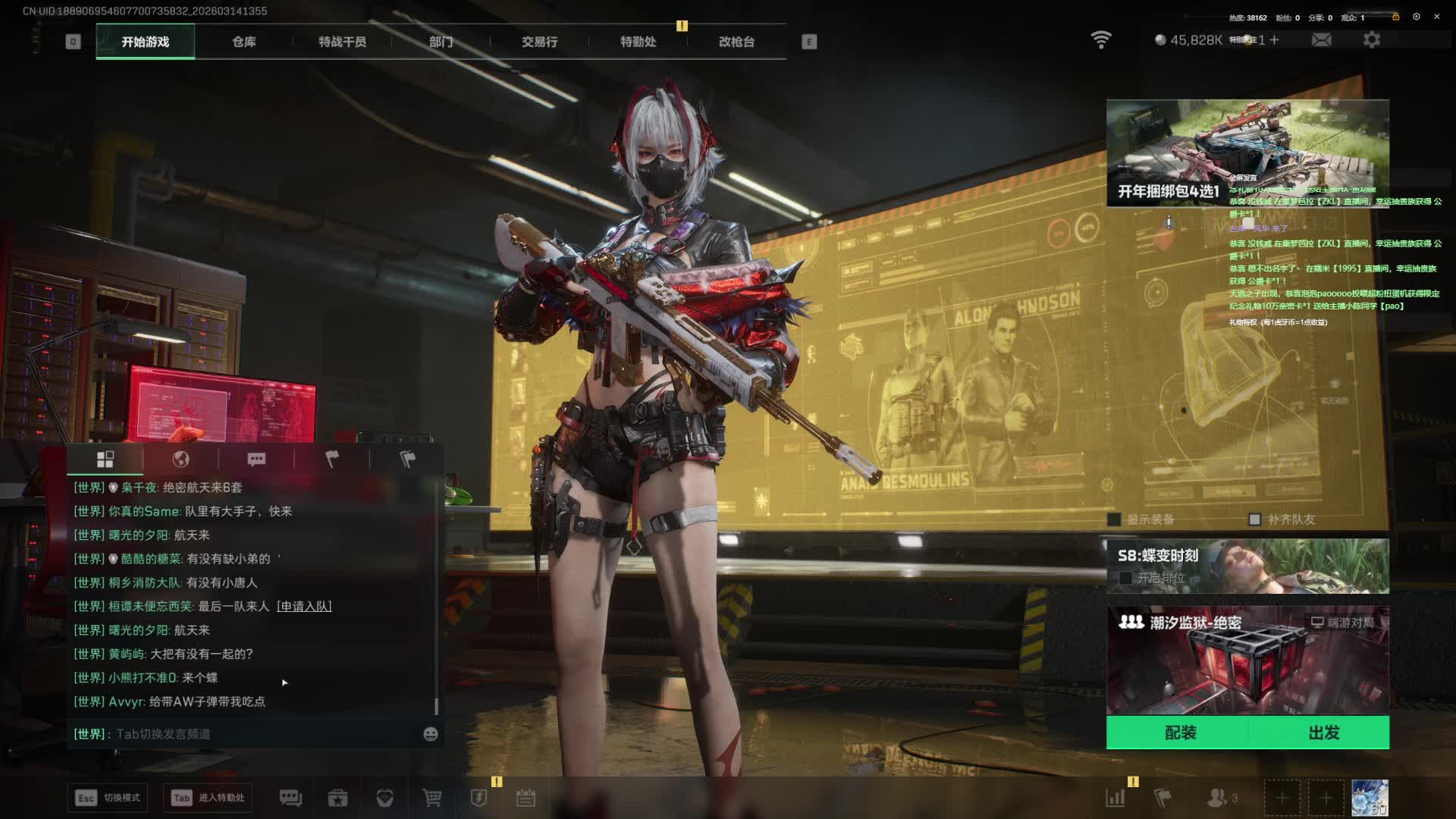1456x819 pixels.
Task: Open the 特战干员 tab
Action: coord(342,42)
